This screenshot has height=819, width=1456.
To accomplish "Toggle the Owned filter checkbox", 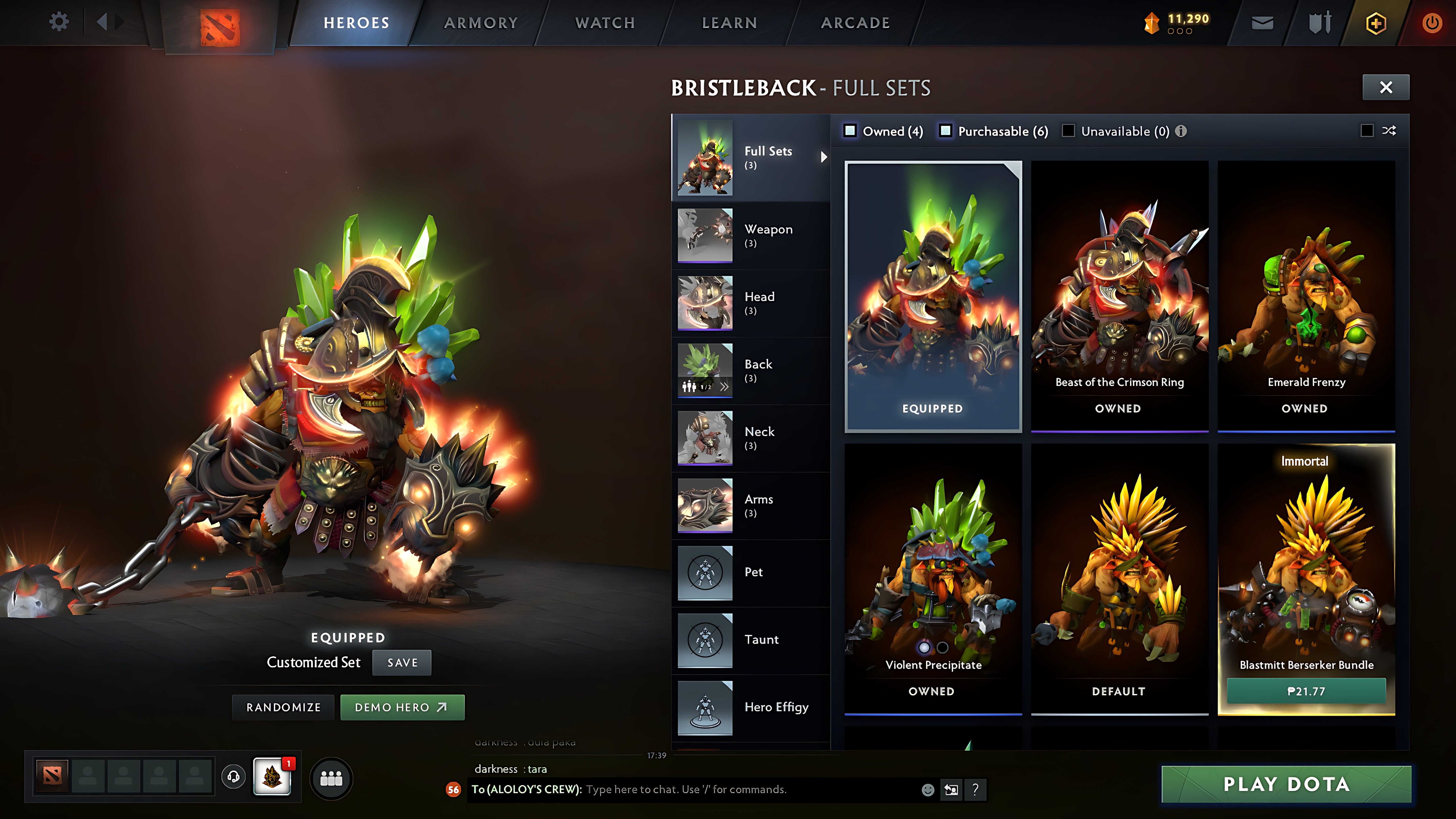I will pyautogui.click(x=850, y=131).
